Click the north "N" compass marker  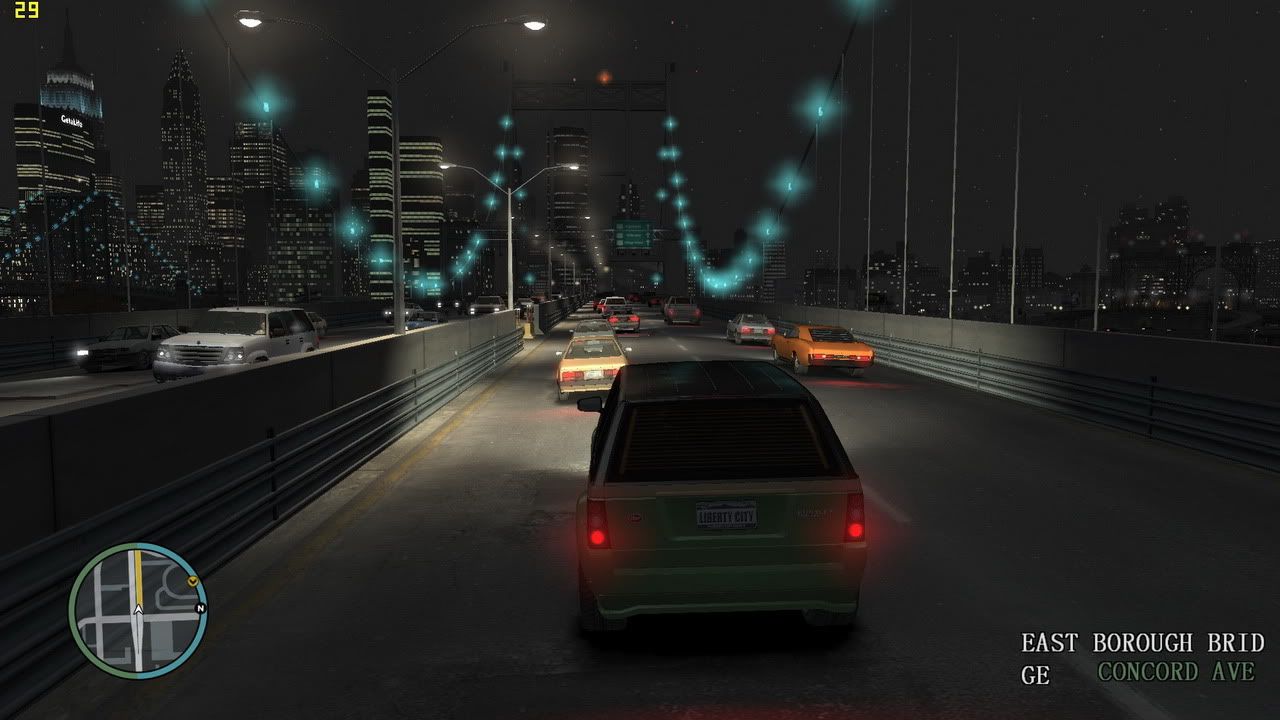point(200,608)
